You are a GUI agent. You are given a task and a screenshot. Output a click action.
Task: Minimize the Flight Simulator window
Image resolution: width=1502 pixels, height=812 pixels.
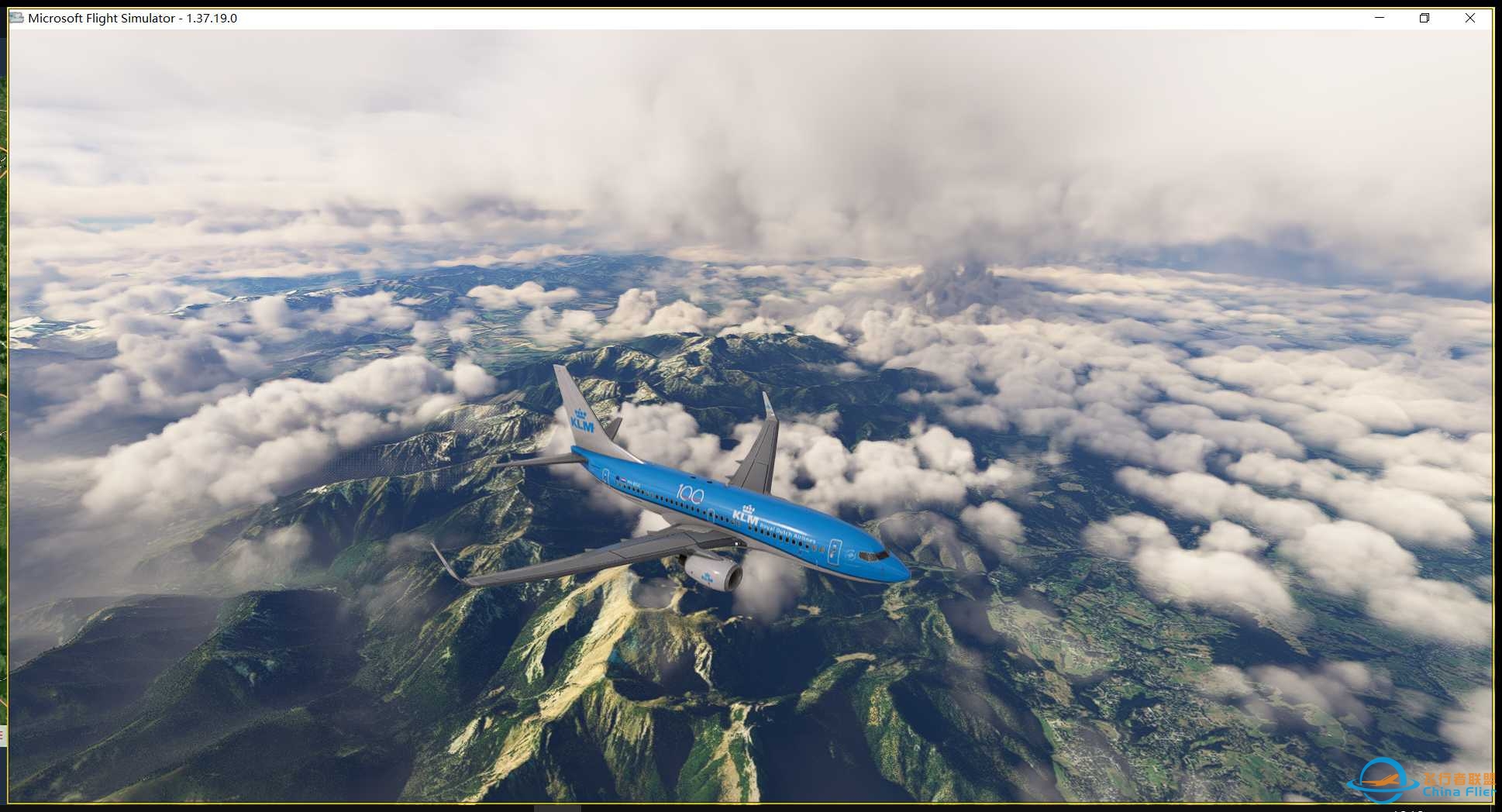point(1380,18)
